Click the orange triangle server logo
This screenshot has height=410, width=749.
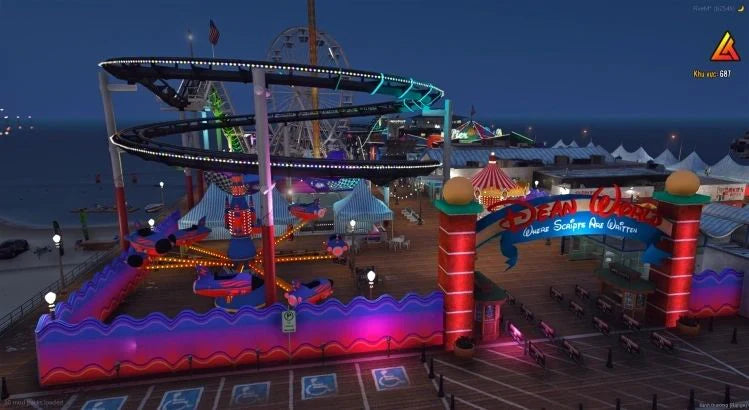pyautogui.click(x=725, y=45)
